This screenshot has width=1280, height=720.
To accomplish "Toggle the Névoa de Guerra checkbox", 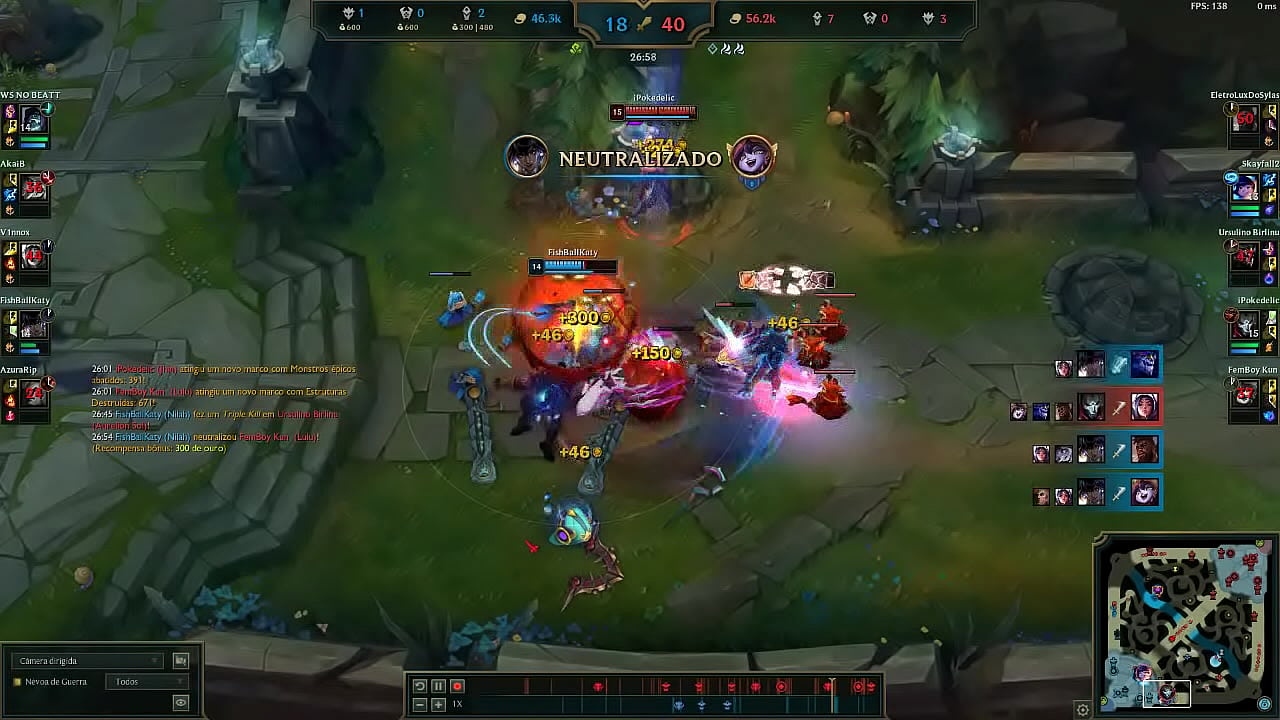I will click(17, 681).
